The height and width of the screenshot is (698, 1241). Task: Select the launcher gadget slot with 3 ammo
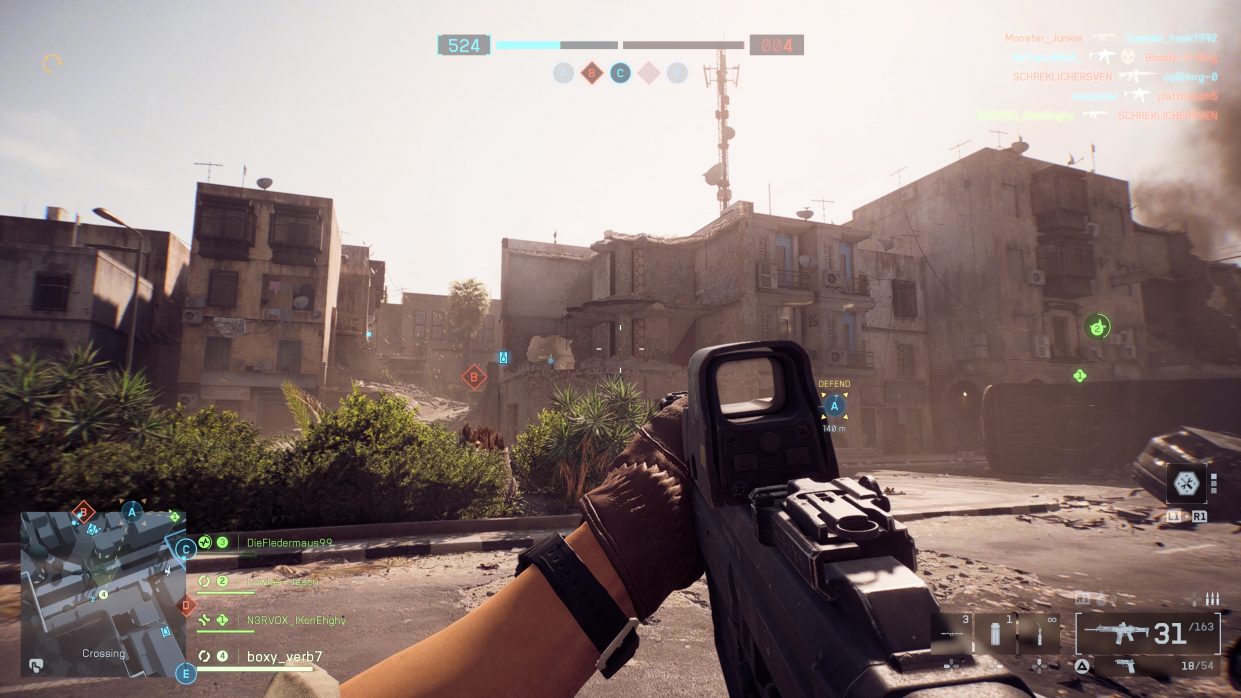[x=952, y=636]
